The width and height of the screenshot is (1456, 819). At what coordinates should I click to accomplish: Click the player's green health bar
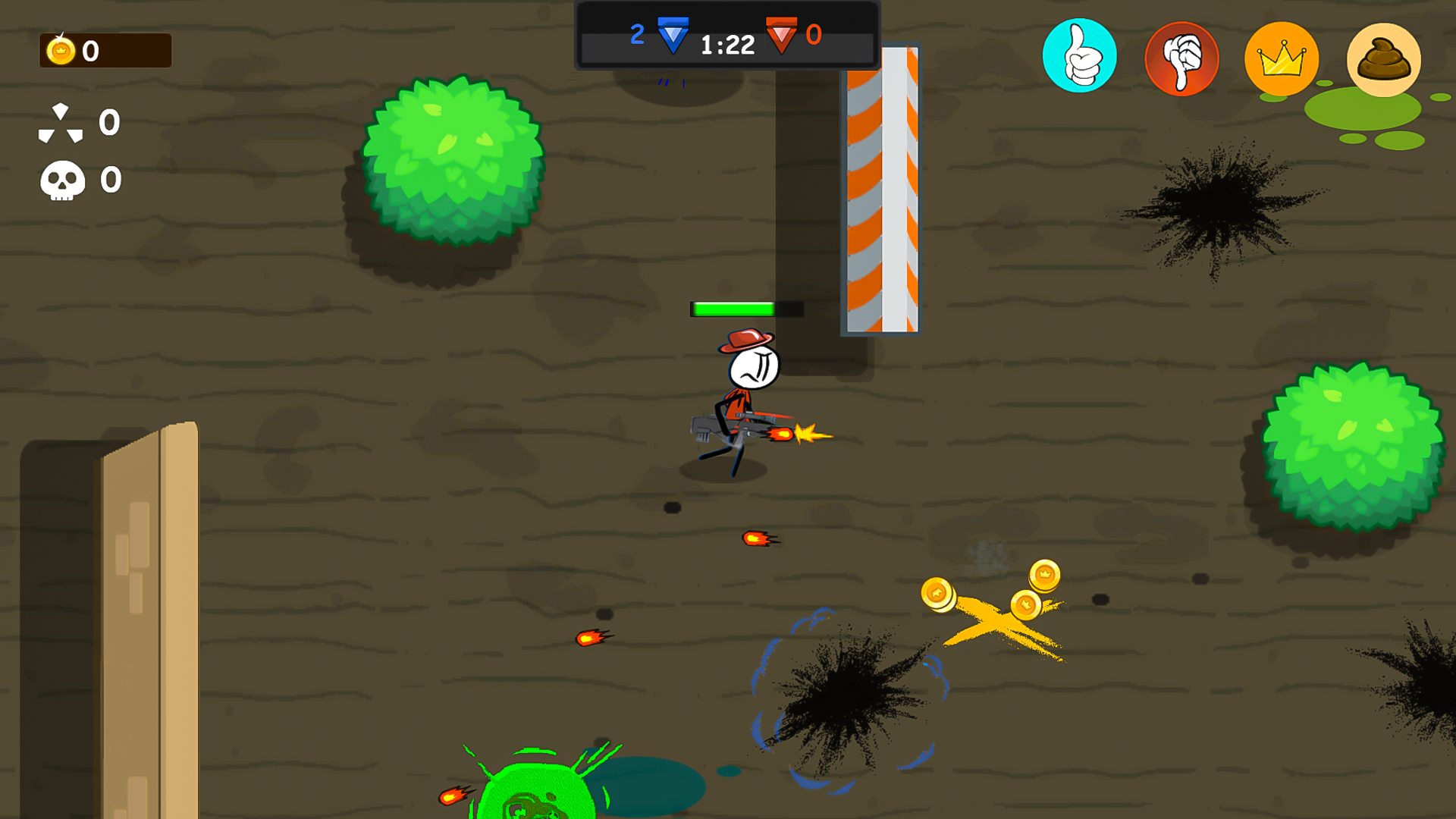tap(732, 308)
